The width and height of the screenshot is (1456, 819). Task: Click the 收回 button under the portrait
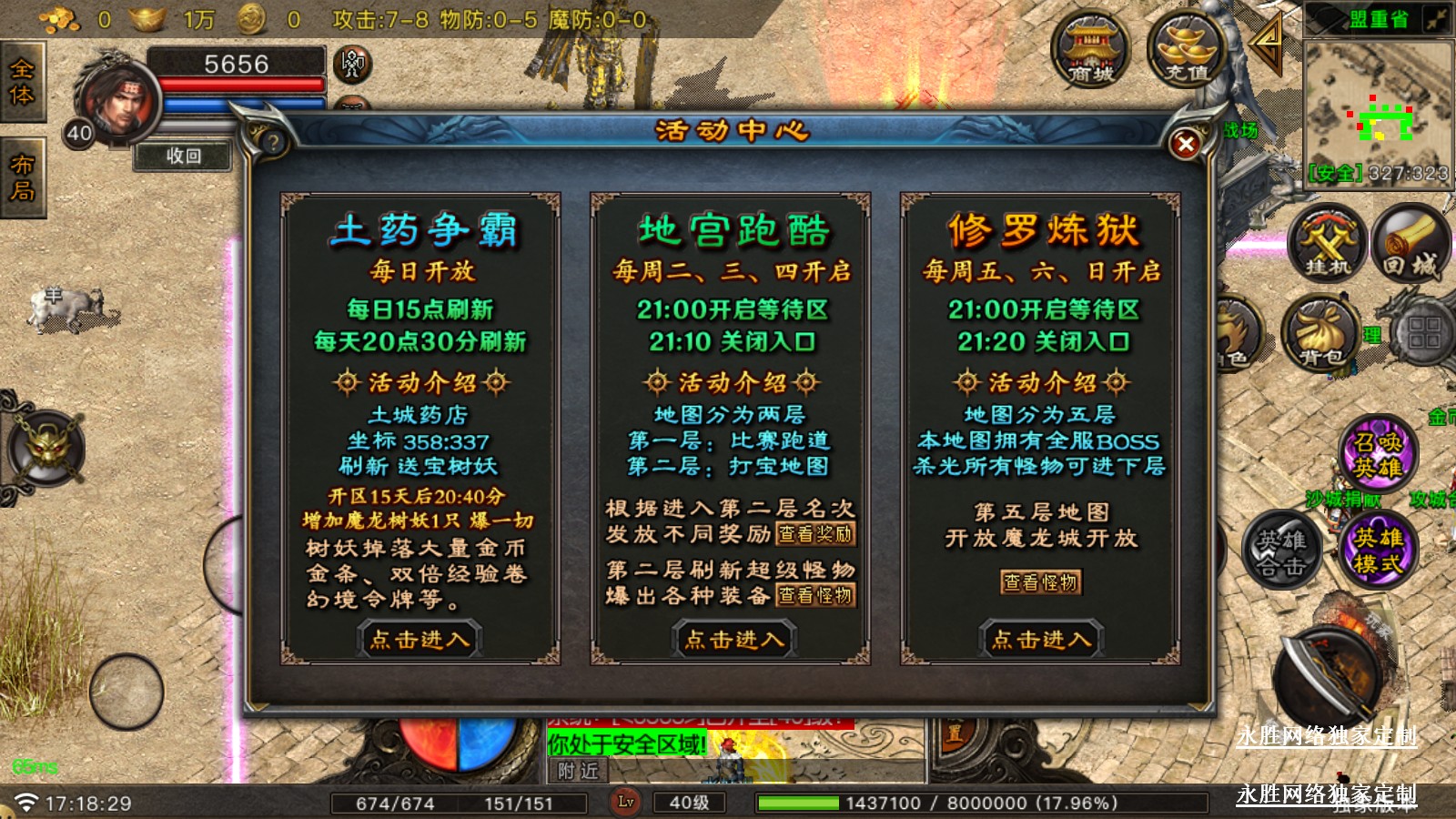point(183,157)
